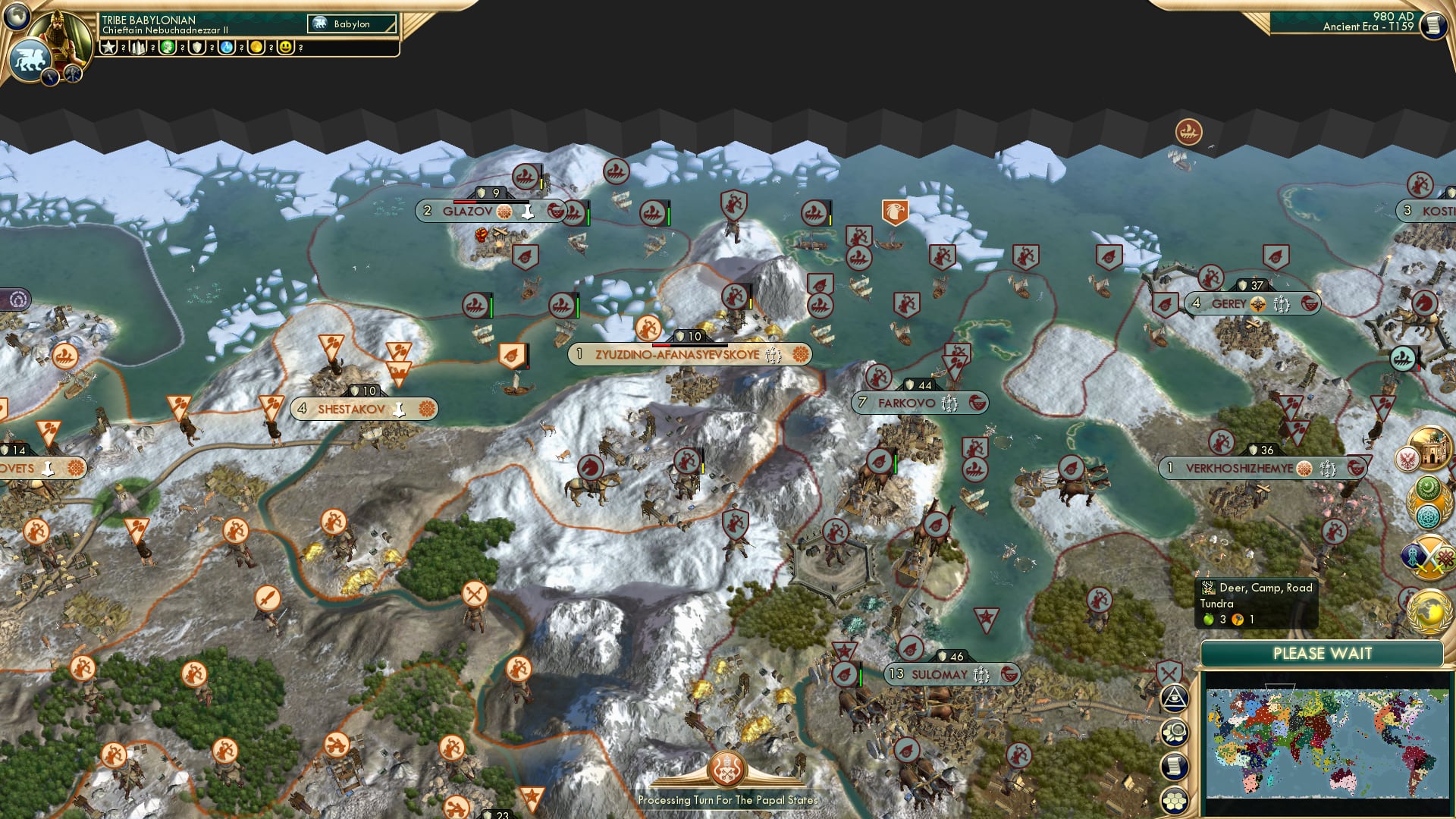Click the blue research flask icon
1456x819 pixels.
[226, 47]
